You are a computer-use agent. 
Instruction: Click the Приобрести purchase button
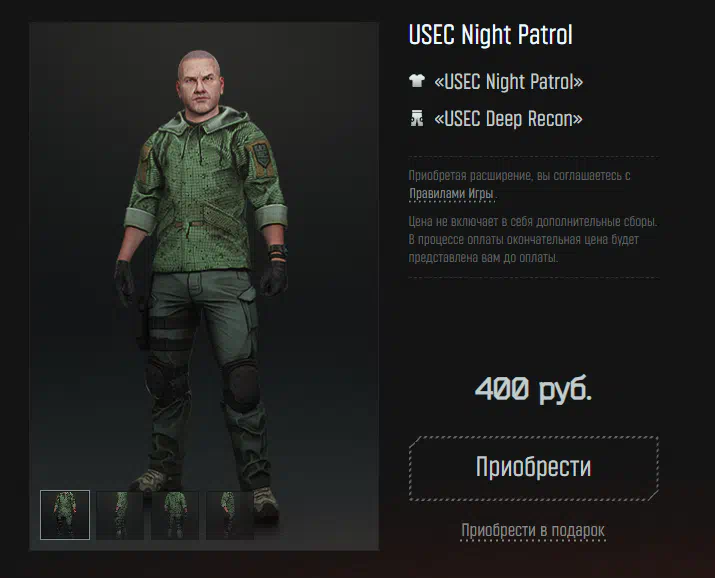(533, 468)
